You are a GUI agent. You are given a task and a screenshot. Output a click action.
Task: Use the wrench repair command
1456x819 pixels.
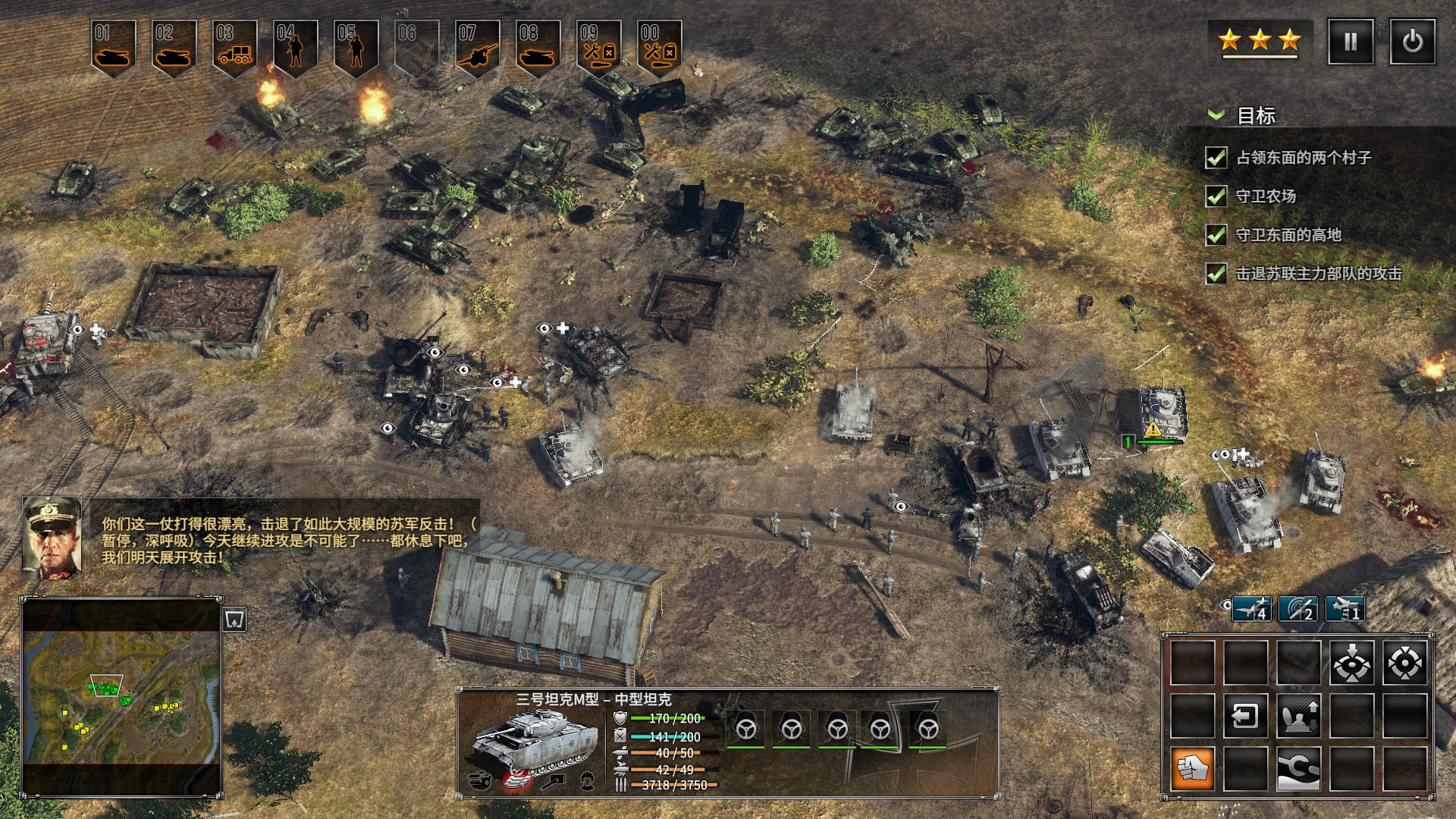point(1298,768)
